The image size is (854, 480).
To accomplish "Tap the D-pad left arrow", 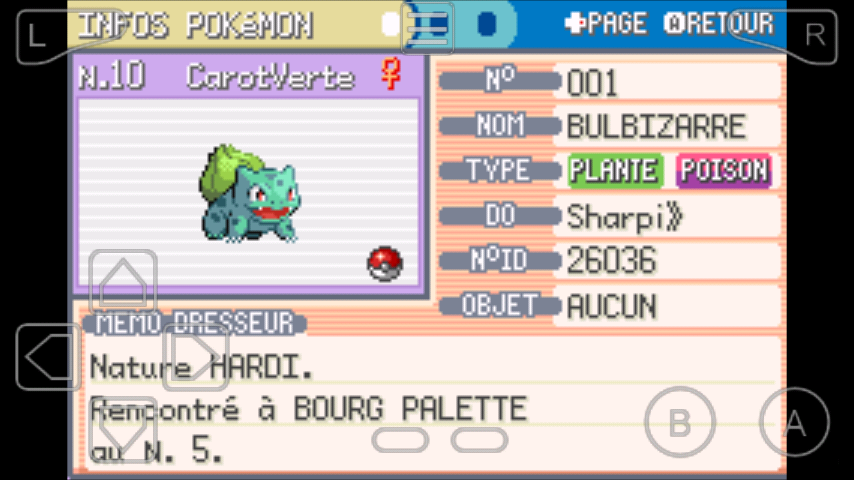I will [49, 357].
